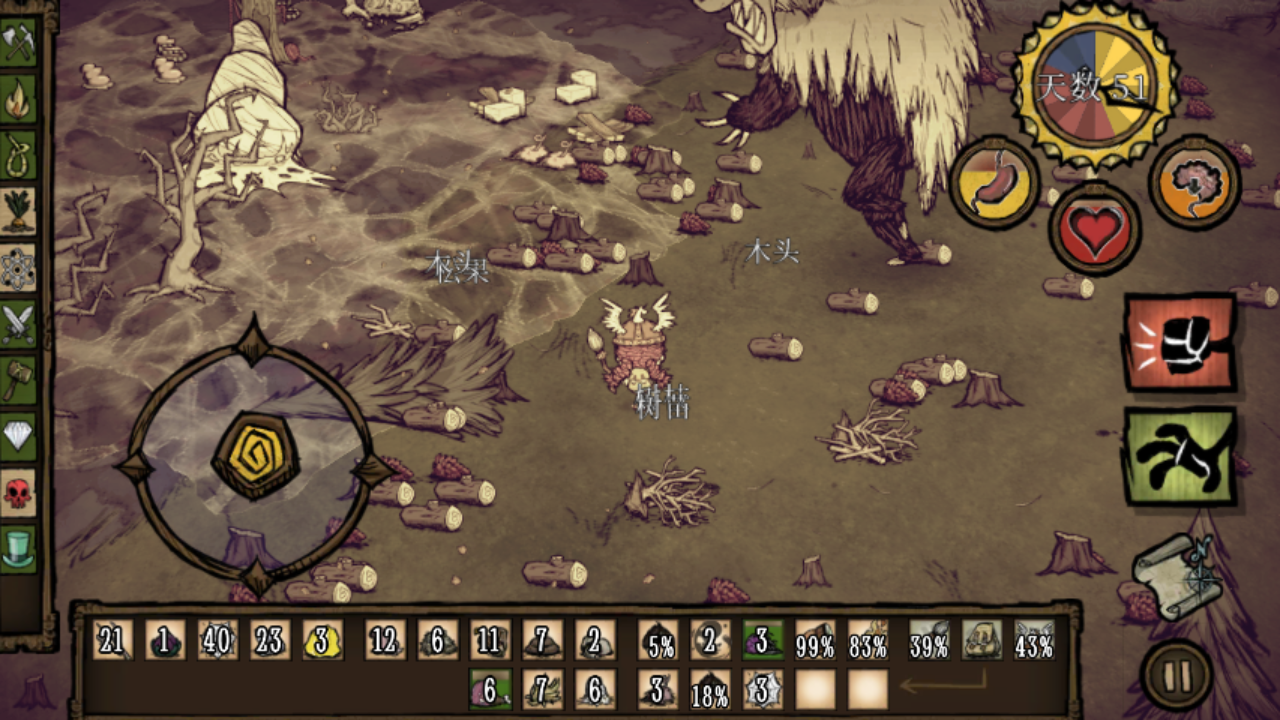The width and height of the screenshot is (1280, 720).
Task: Pause the game
Action: (1177, 677)
